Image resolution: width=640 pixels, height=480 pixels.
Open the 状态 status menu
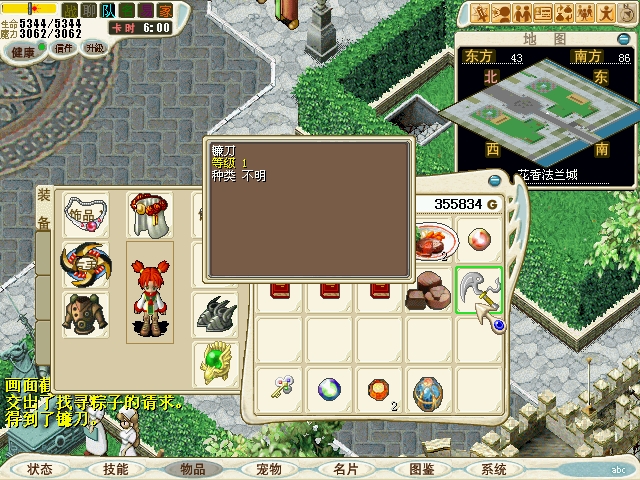click(41, 468)
